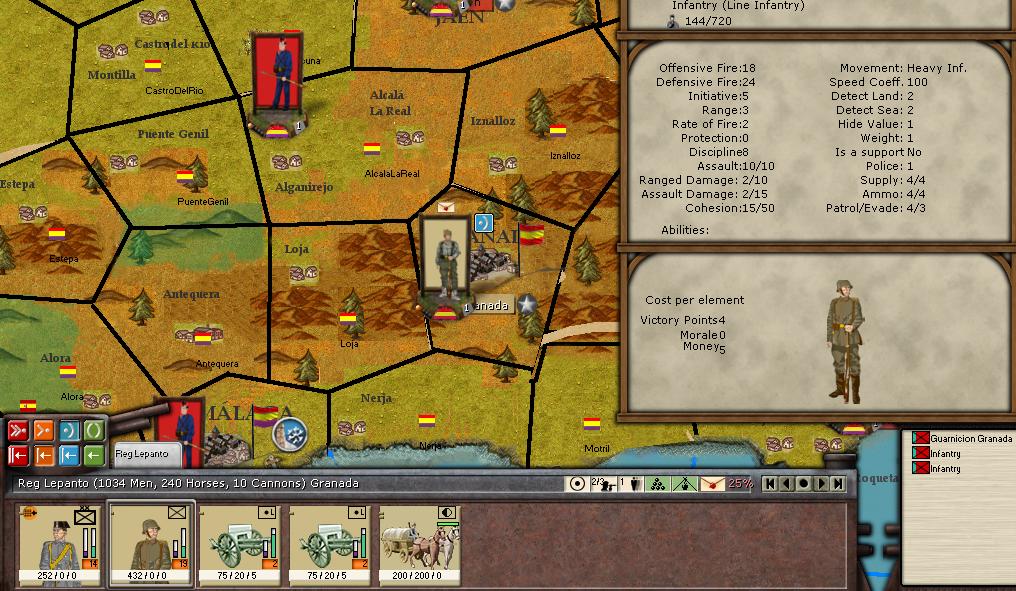1016x591 pixels.
Task: Jump to the first stack
Action: 770,484
